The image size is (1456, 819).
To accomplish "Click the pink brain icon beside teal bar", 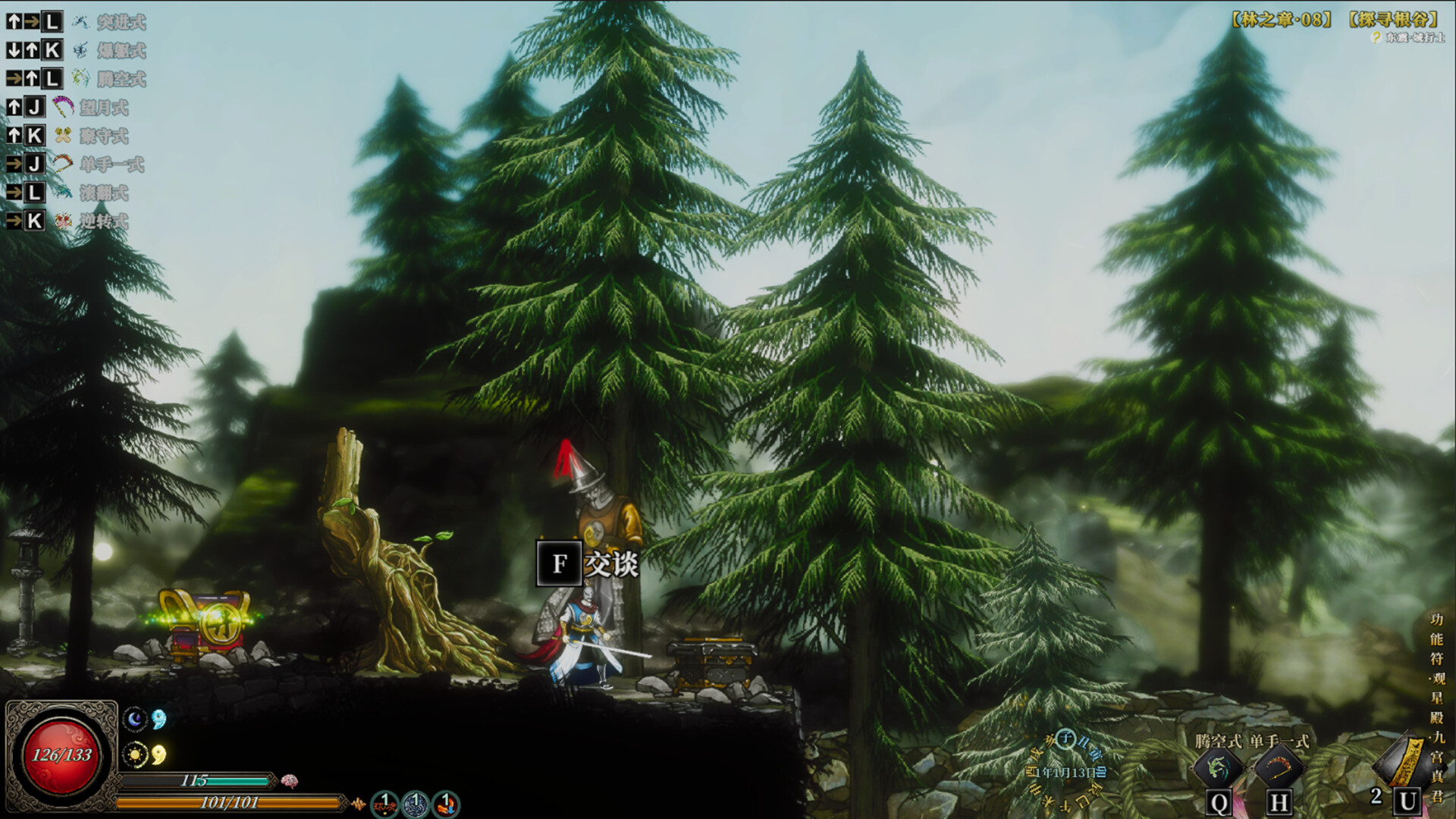I will (289, 780).
